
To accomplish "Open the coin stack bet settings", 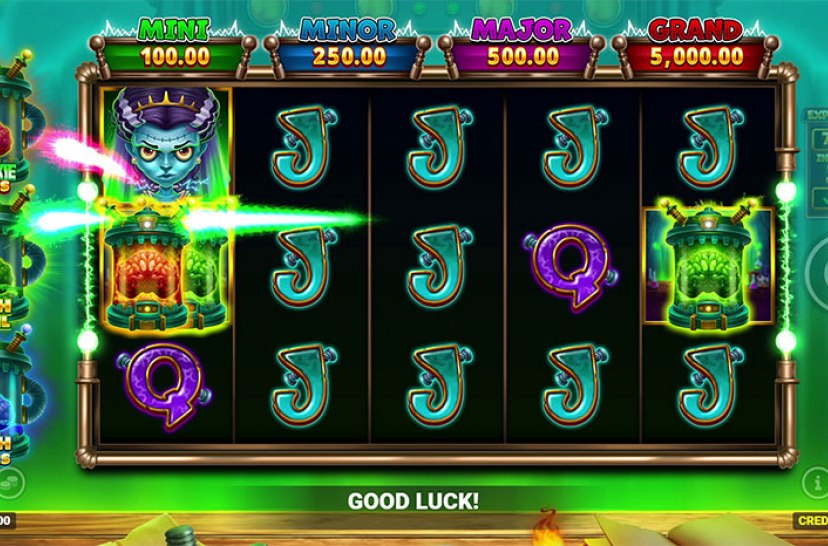I will 8,484.
